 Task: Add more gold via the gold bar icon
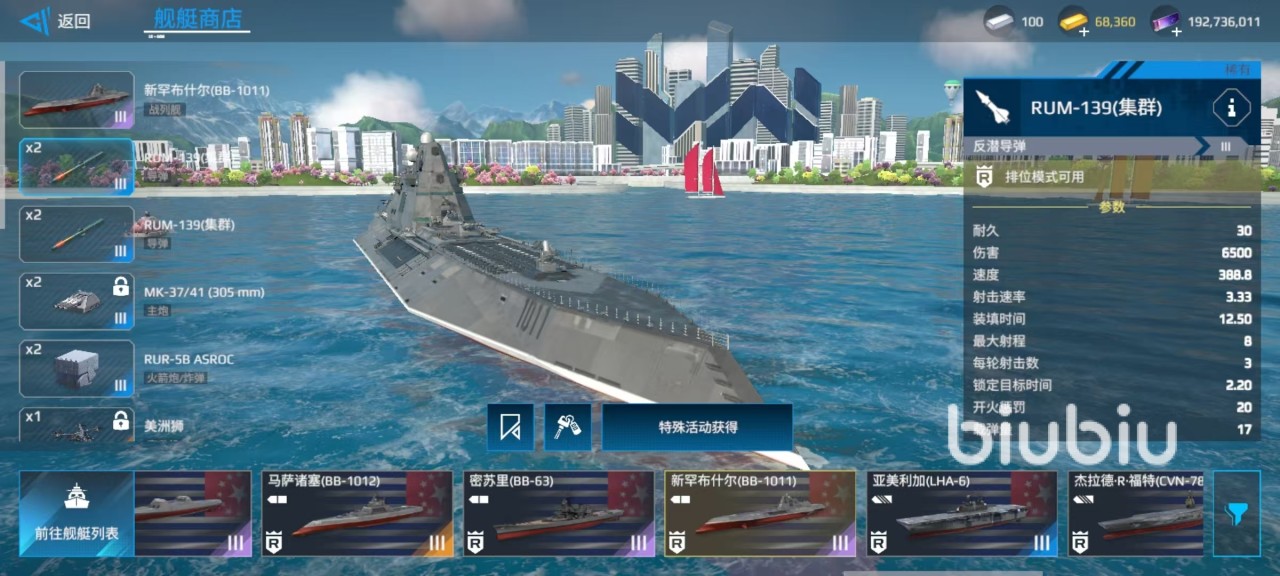coord(1075,21)
